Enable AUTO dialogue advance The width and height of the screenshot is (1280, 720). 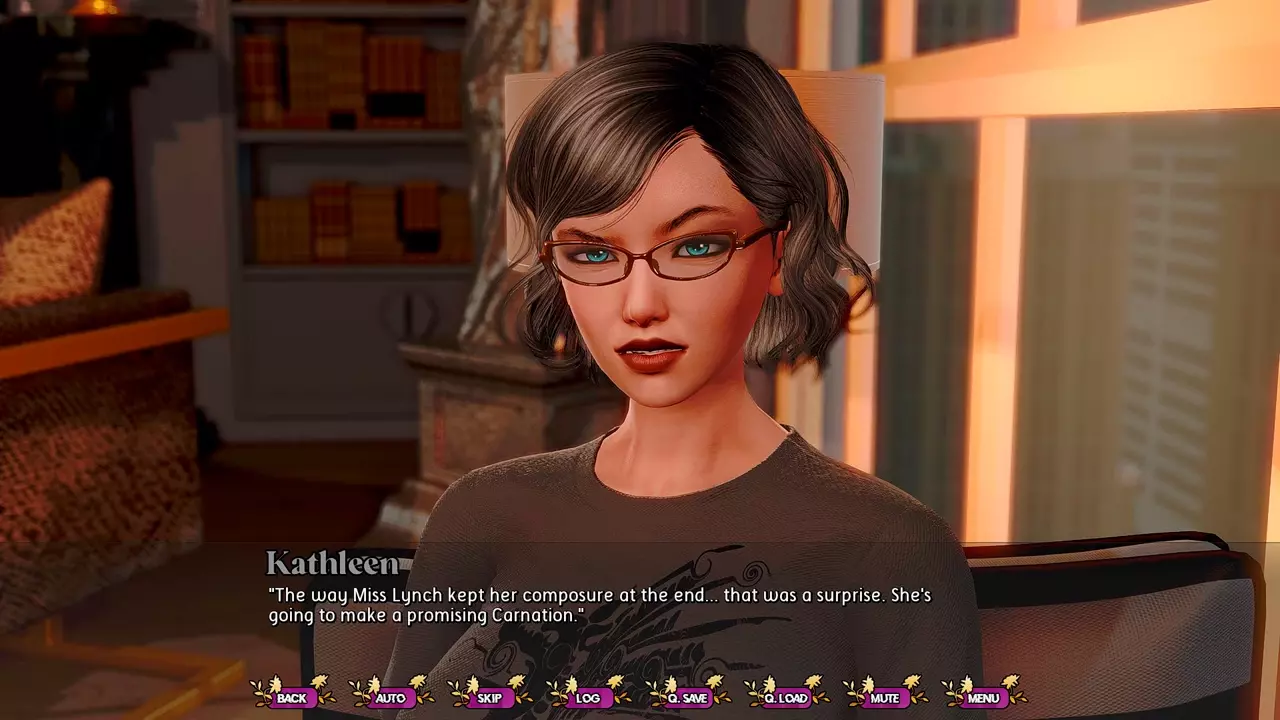(x=390, y=697)
